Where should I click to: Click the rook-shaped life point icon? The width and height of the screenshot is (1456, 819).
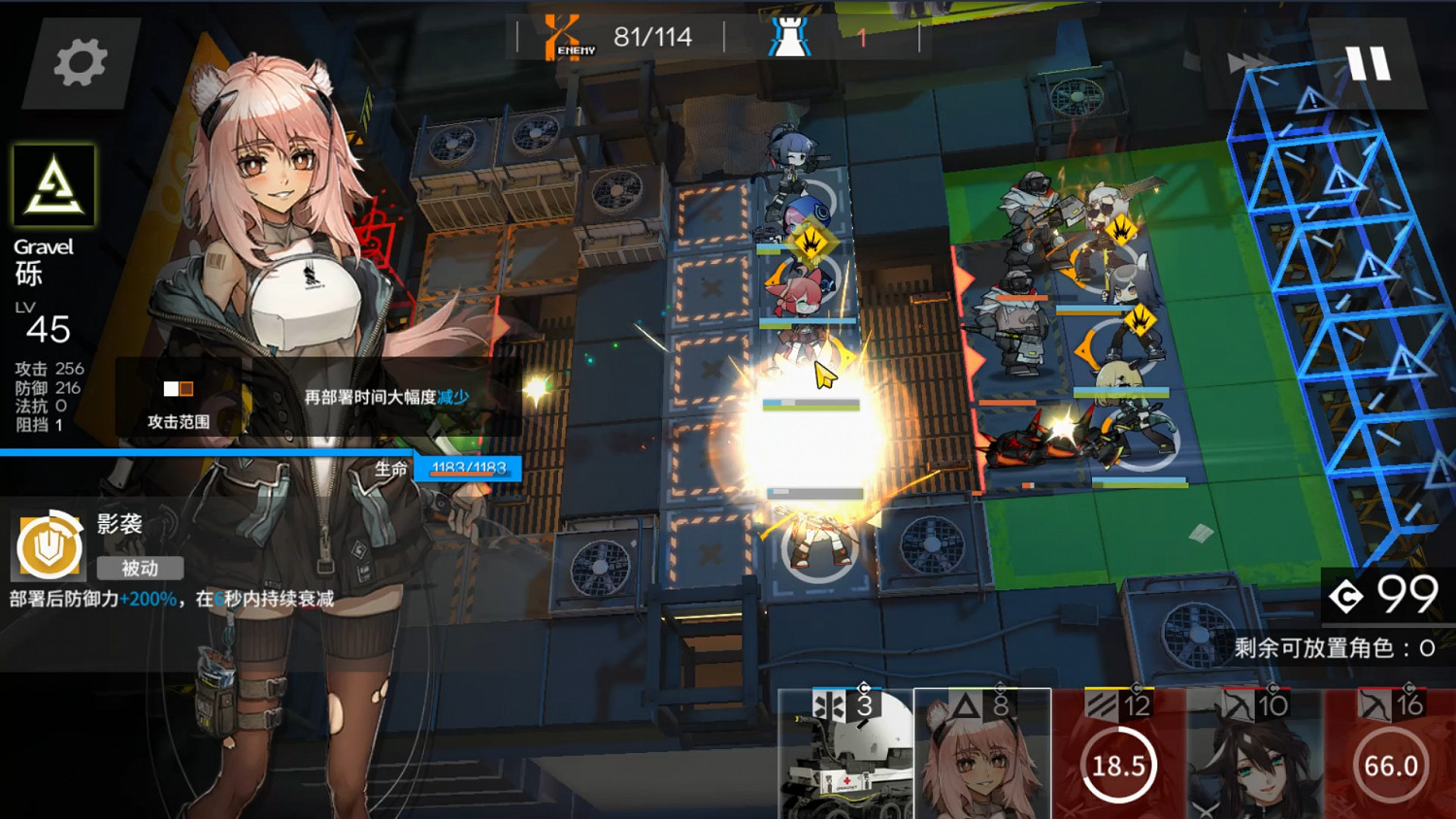[791, 39]
